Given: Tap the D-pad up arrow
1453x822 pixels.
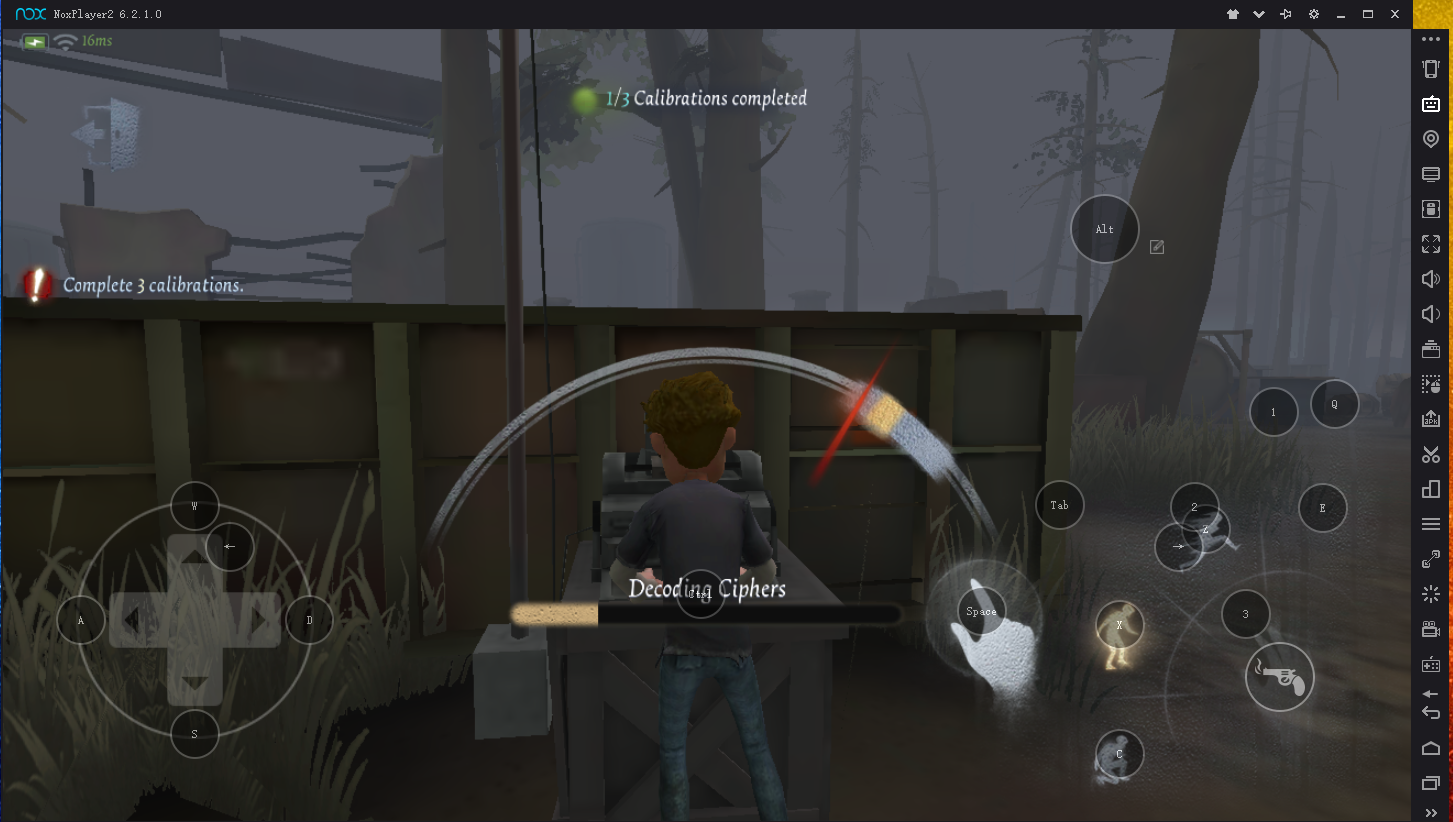Looking at the screenshot, I should tap(194, 553).
